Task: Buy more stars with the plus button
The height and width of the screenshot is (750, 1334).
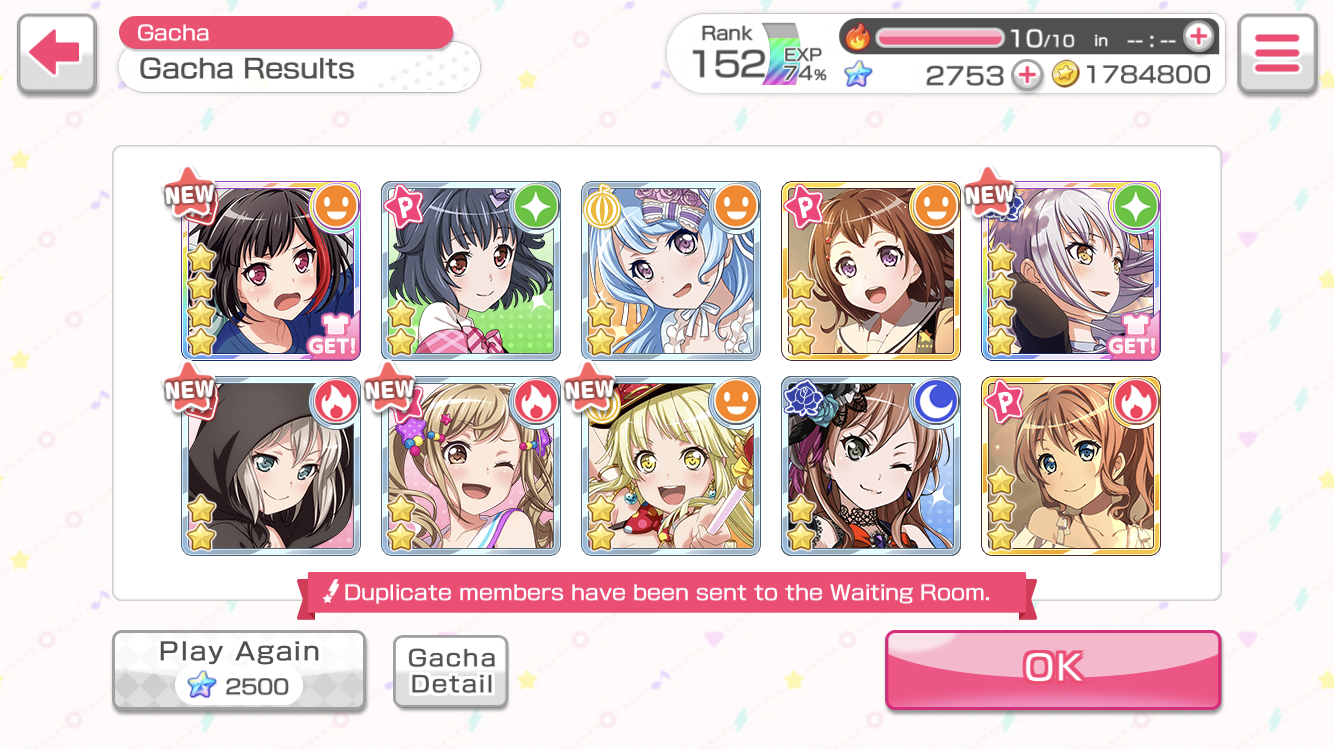Action: [x=1026, y=75]
